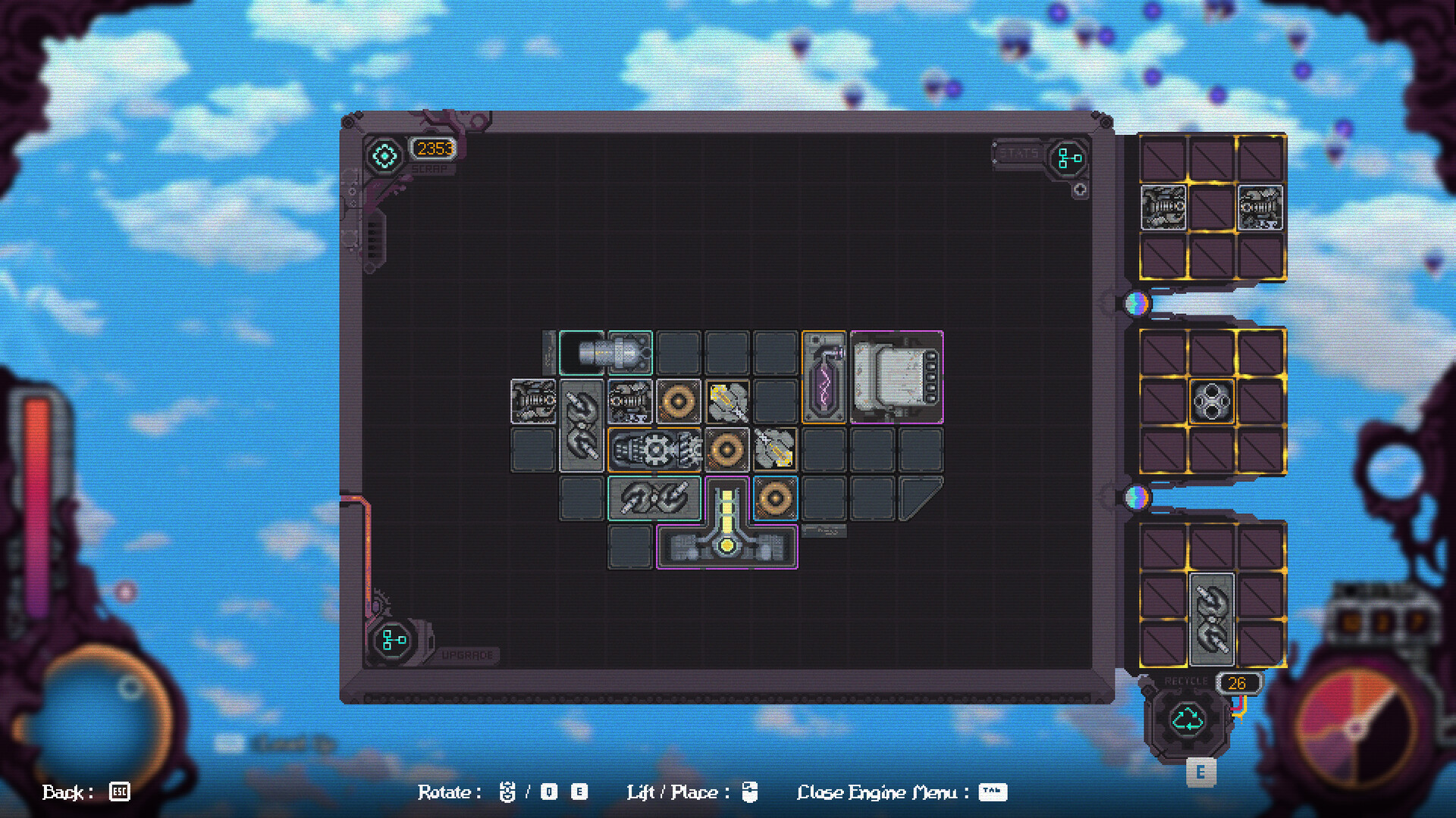The width and height of the screenshot is (1456, 818).
Task: Grab the orange-outlined gear engine component
Action: click(654, 448)
